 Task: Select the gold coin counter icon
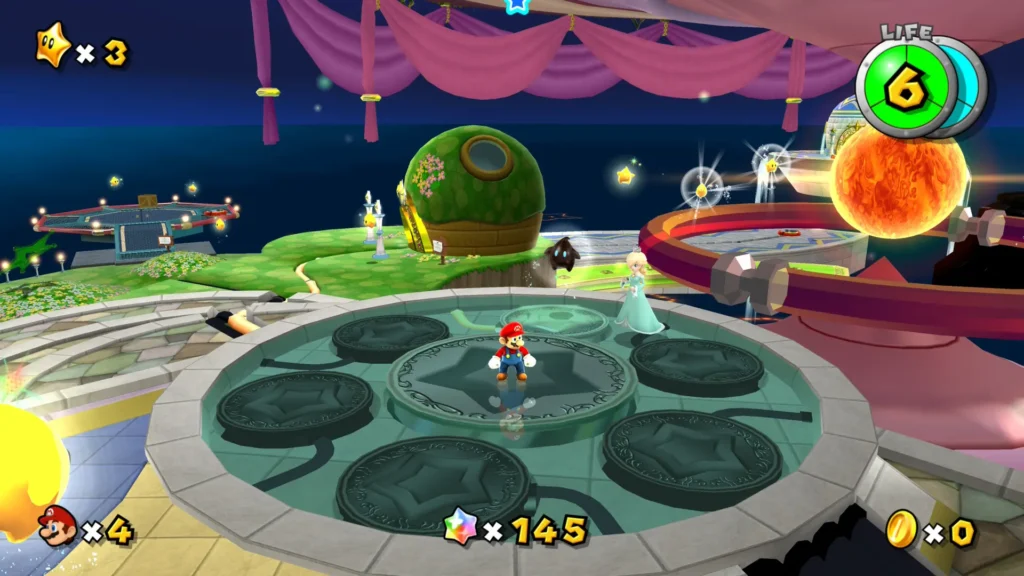tap(901, 529)
